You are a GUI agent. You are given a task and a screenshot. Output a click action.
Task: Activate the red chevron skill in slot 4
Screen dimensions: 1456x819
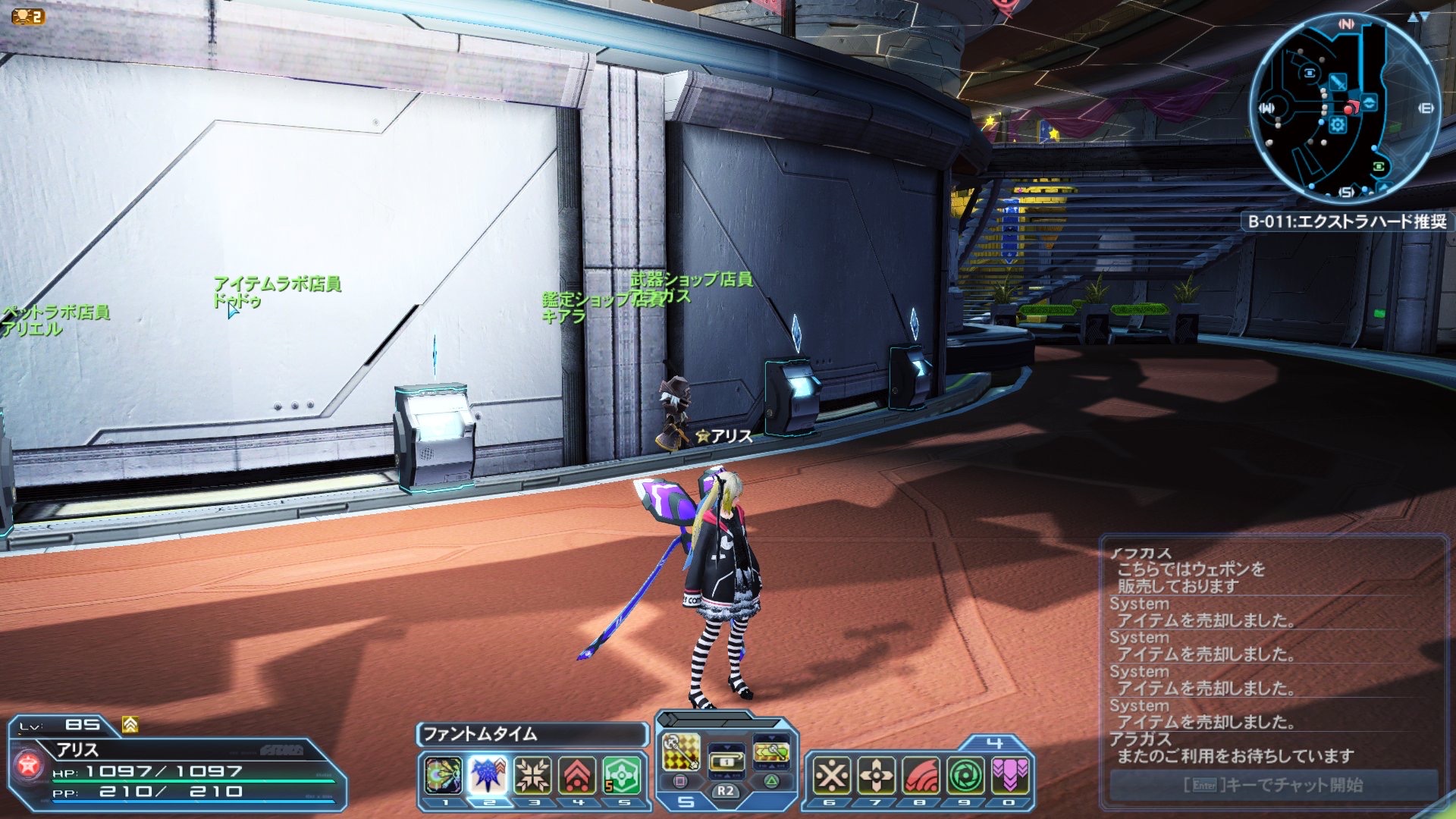[578, 775]
